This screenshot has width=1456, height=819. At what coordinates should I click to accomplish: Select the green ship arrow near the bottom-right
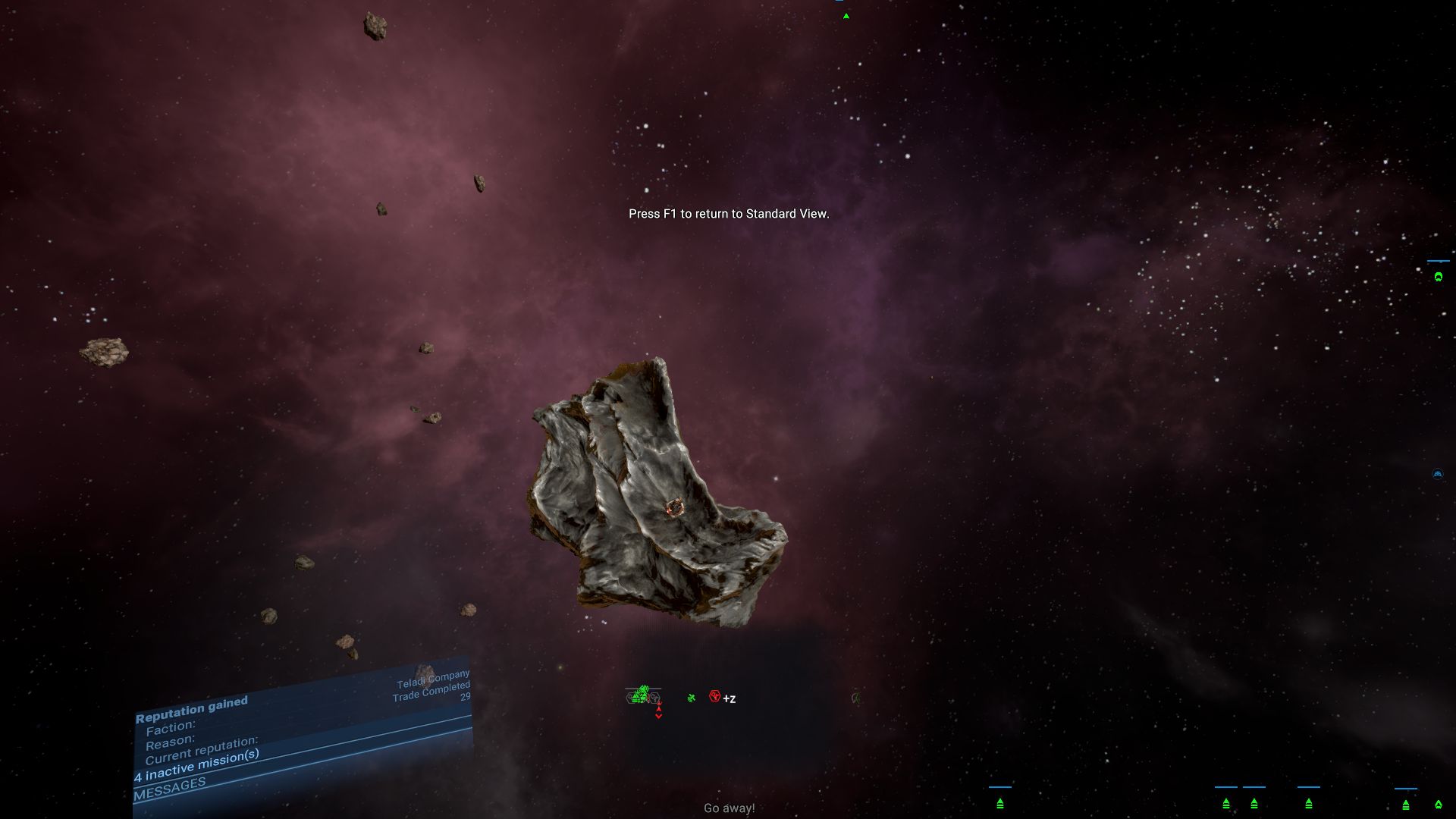(1405, 806)
